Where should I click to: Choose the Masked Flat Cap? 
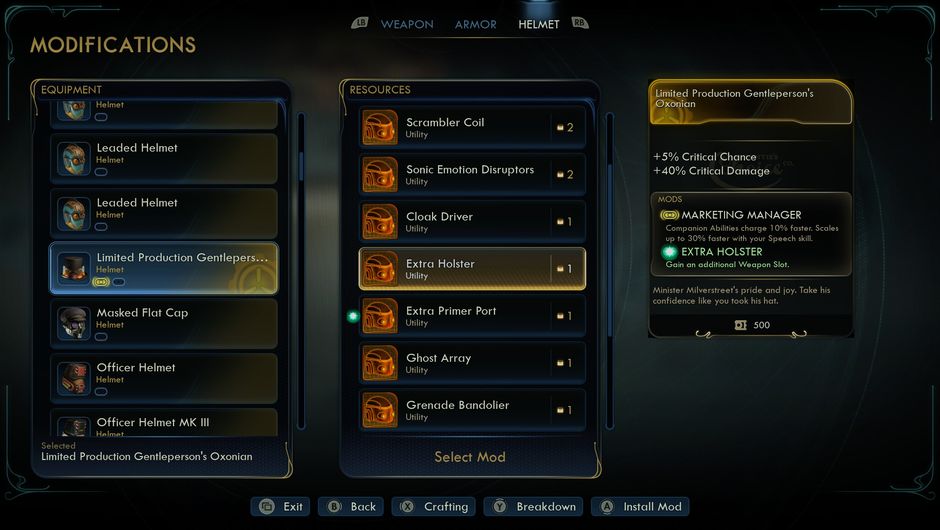(164, 323)
